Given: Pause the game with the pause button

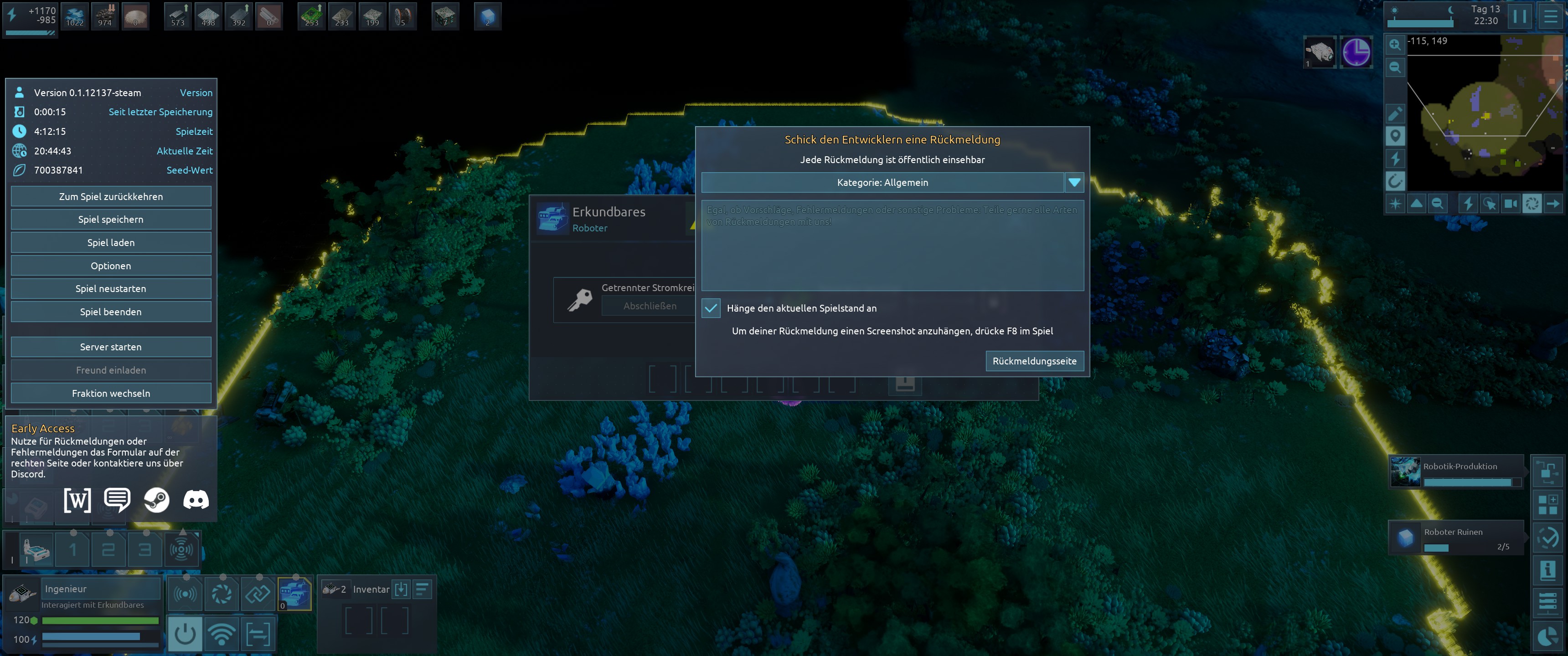Looking at the screenshot, I should click(1519, 16).
